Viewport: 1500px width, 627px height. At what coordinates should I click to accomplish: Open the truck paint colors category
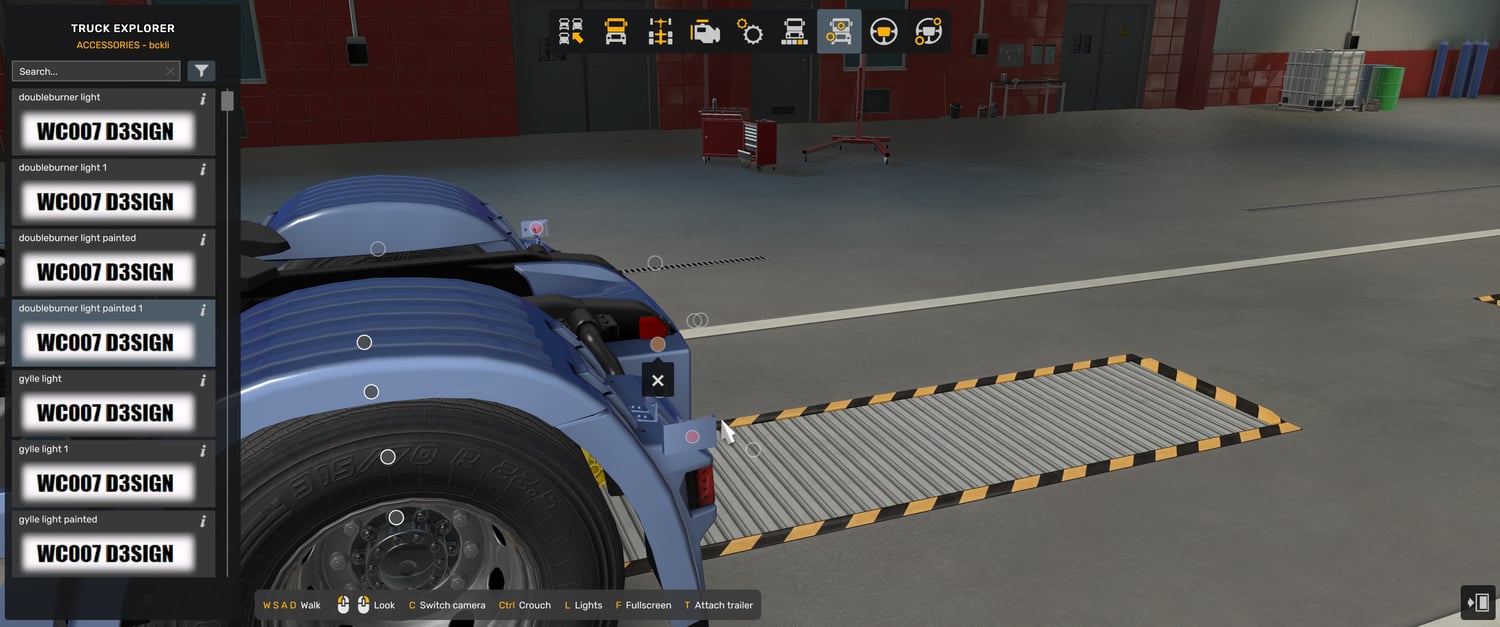(794, 32)
